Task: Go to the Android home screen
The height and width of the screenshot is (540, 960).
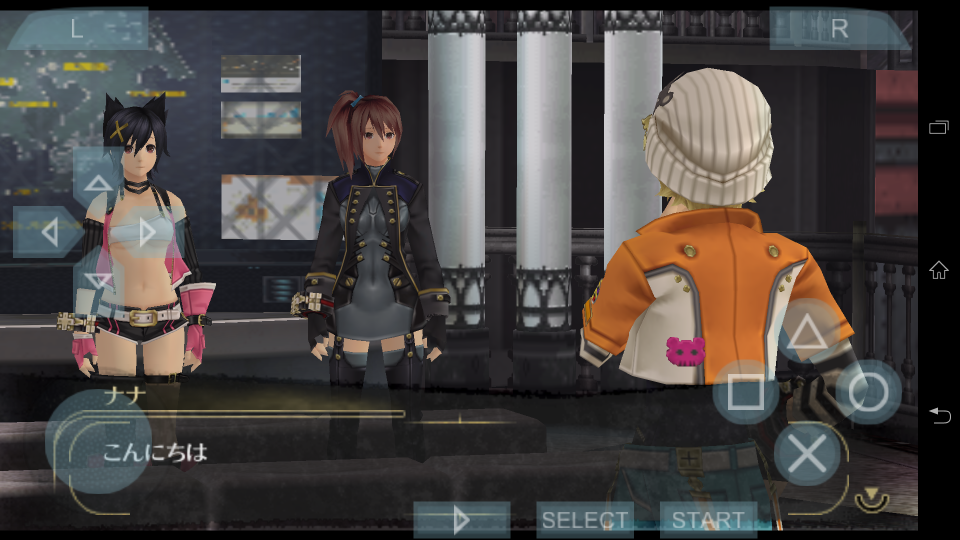Action: [x=939, y=269]
